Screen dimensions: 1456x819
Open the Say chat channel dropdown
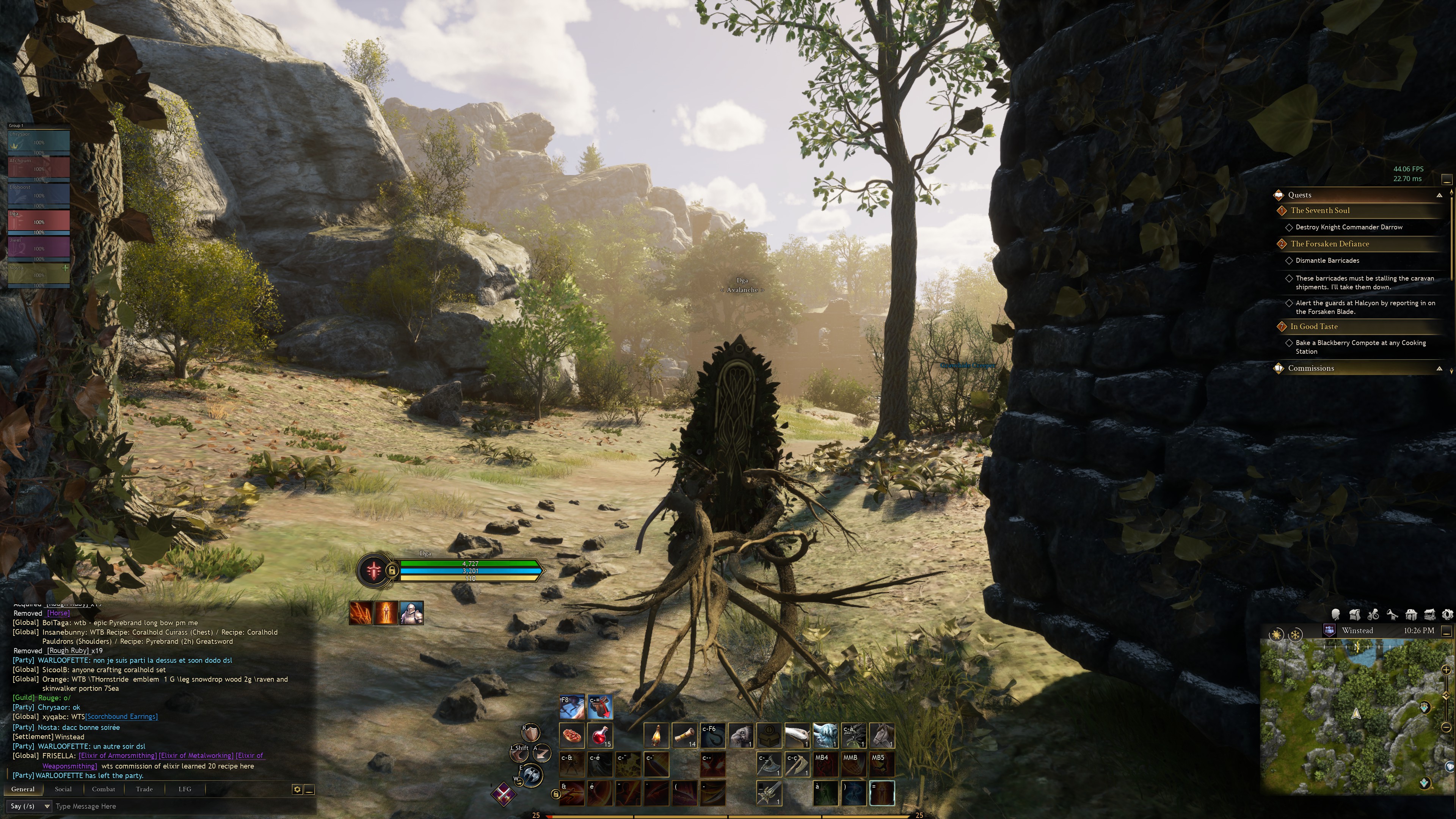click(30, 806)
